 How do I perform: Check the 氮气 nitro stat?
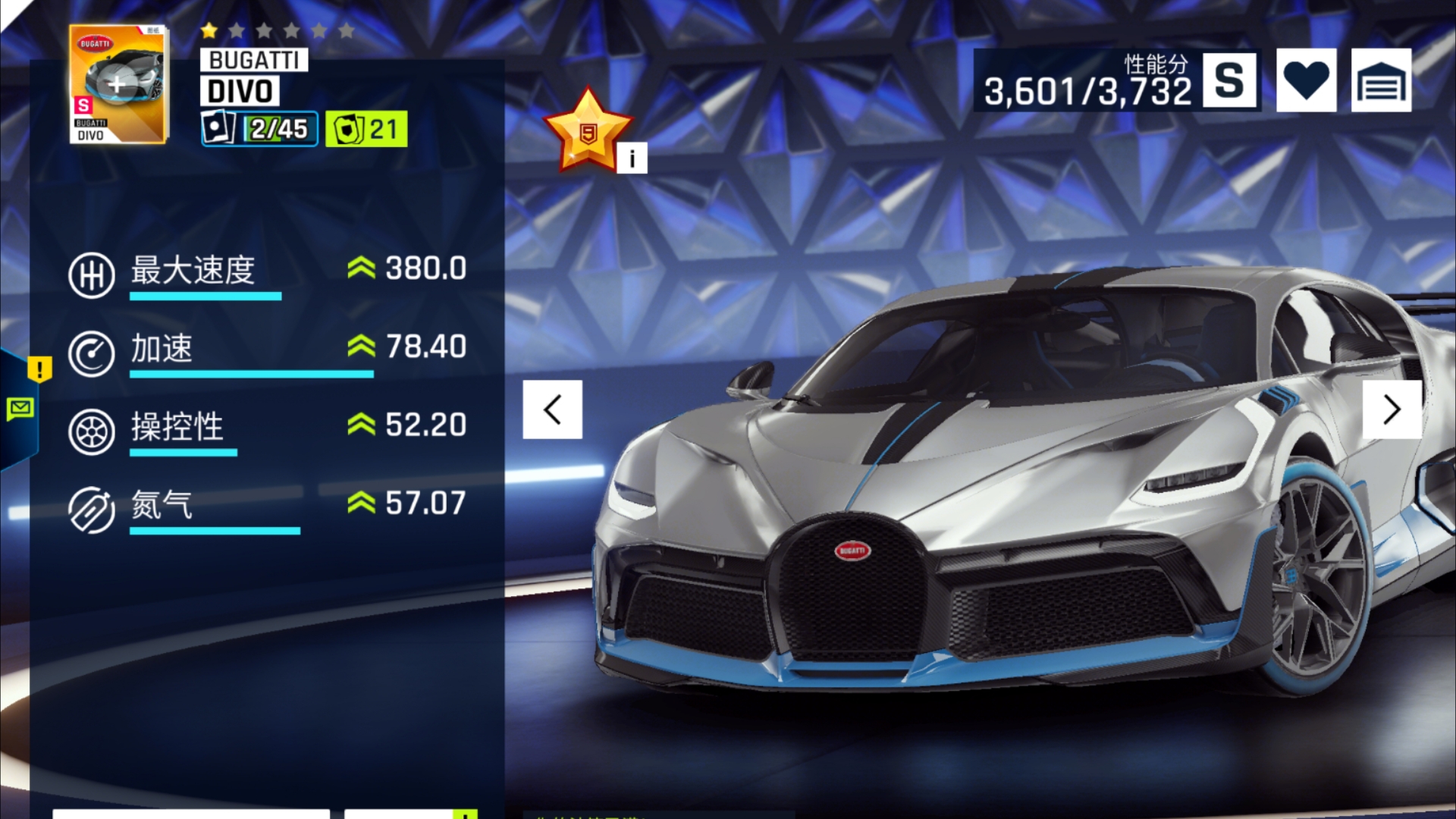pos(267,505)
